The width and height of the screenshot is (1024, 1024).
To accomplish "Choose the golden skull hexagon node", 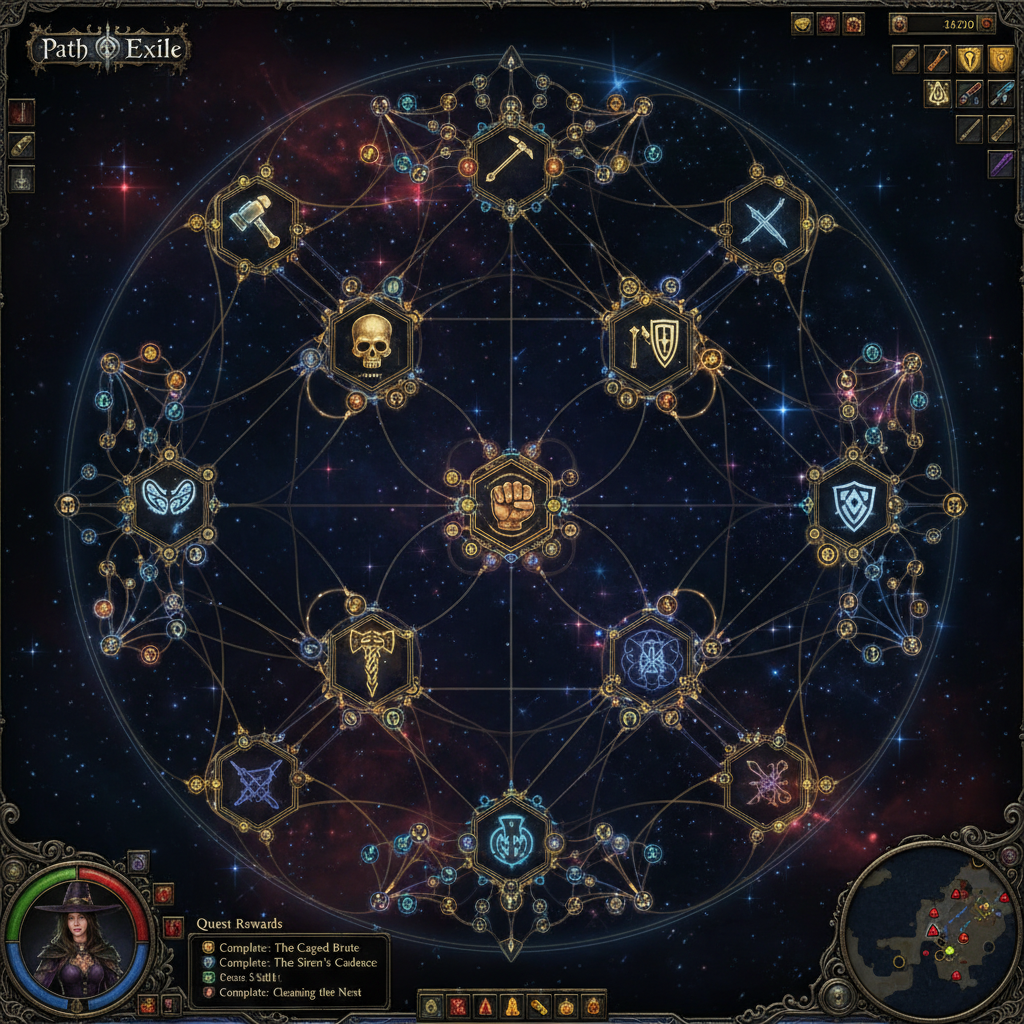I will point(370,344).
